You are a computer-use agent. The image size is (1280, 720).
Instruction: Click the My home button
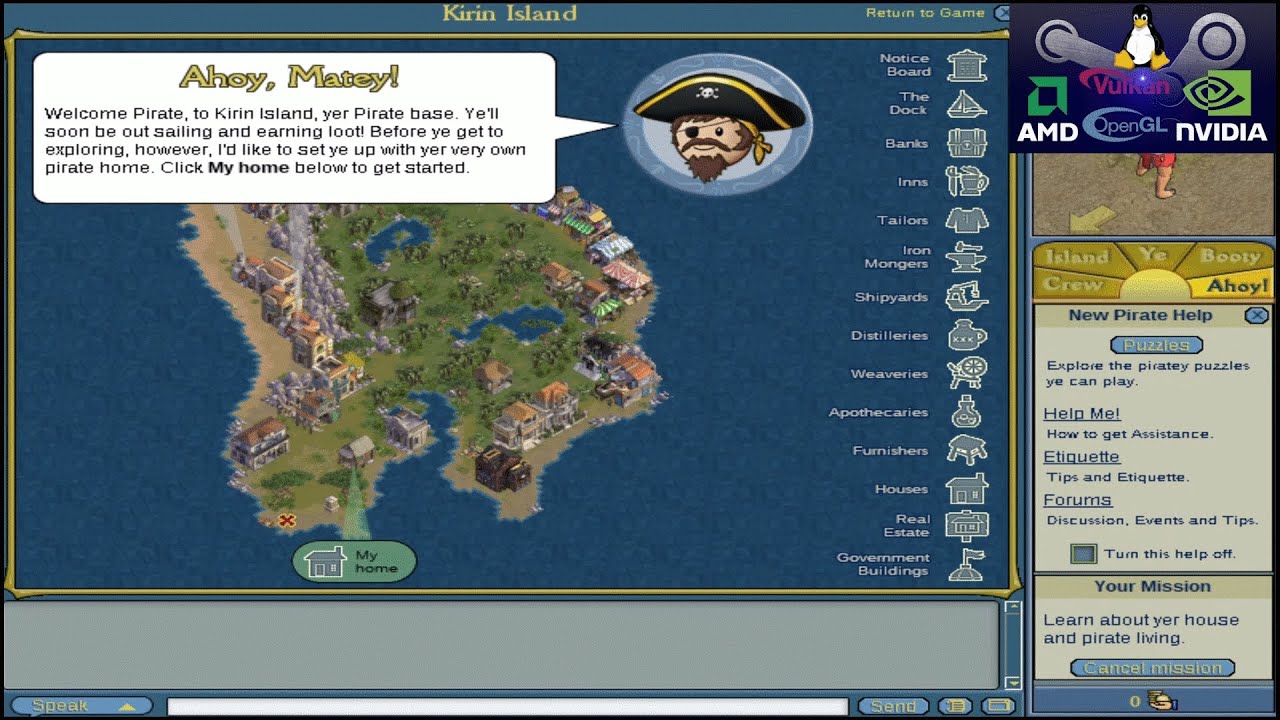click(x=354, y=562)
